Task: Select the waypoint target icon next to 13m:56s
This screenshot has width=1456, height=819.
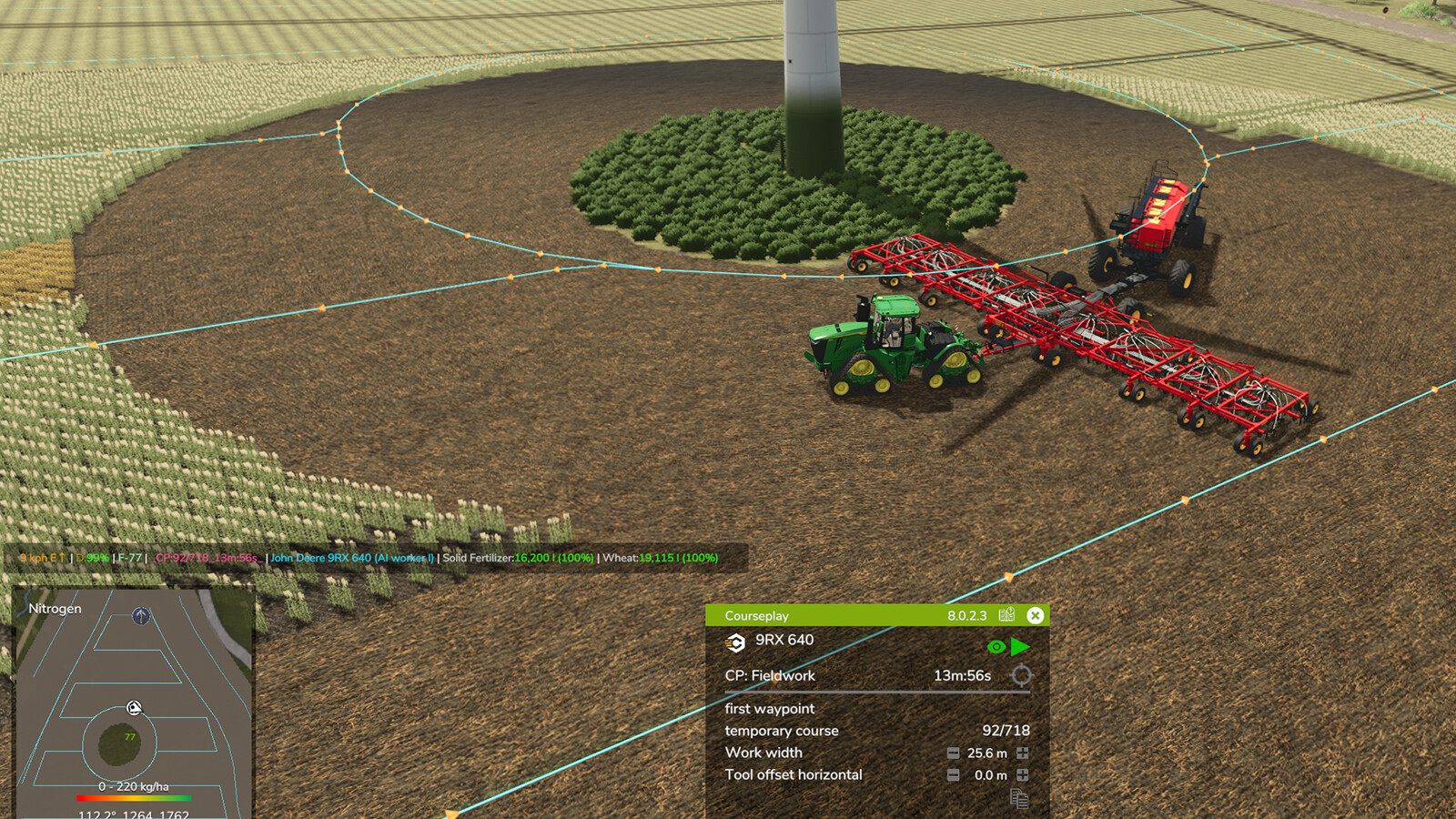Action: pos(1021,676)
